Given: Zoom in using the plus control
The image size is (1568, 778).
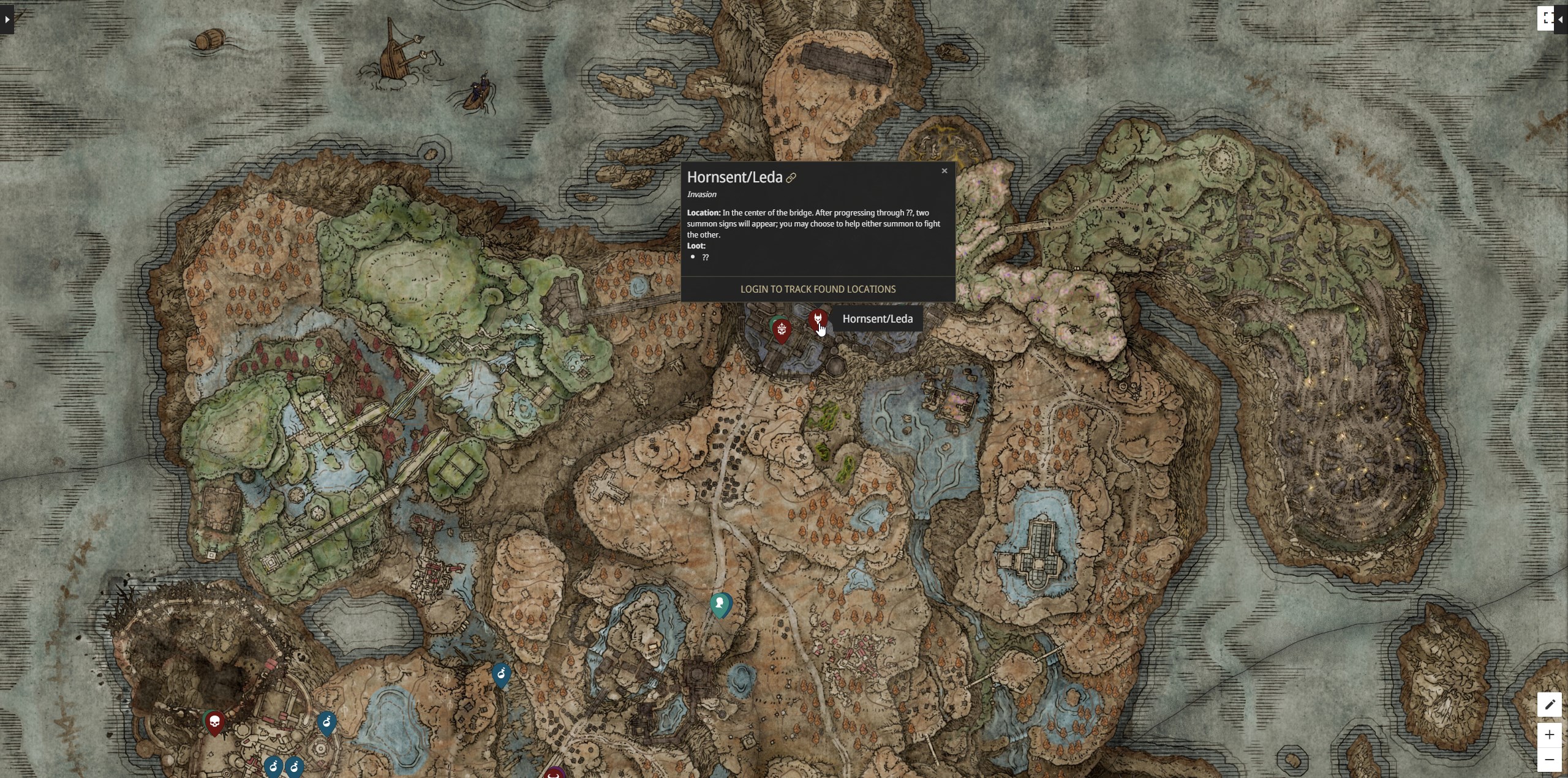Looking at the screenshot, I should tap(1550, 735).
